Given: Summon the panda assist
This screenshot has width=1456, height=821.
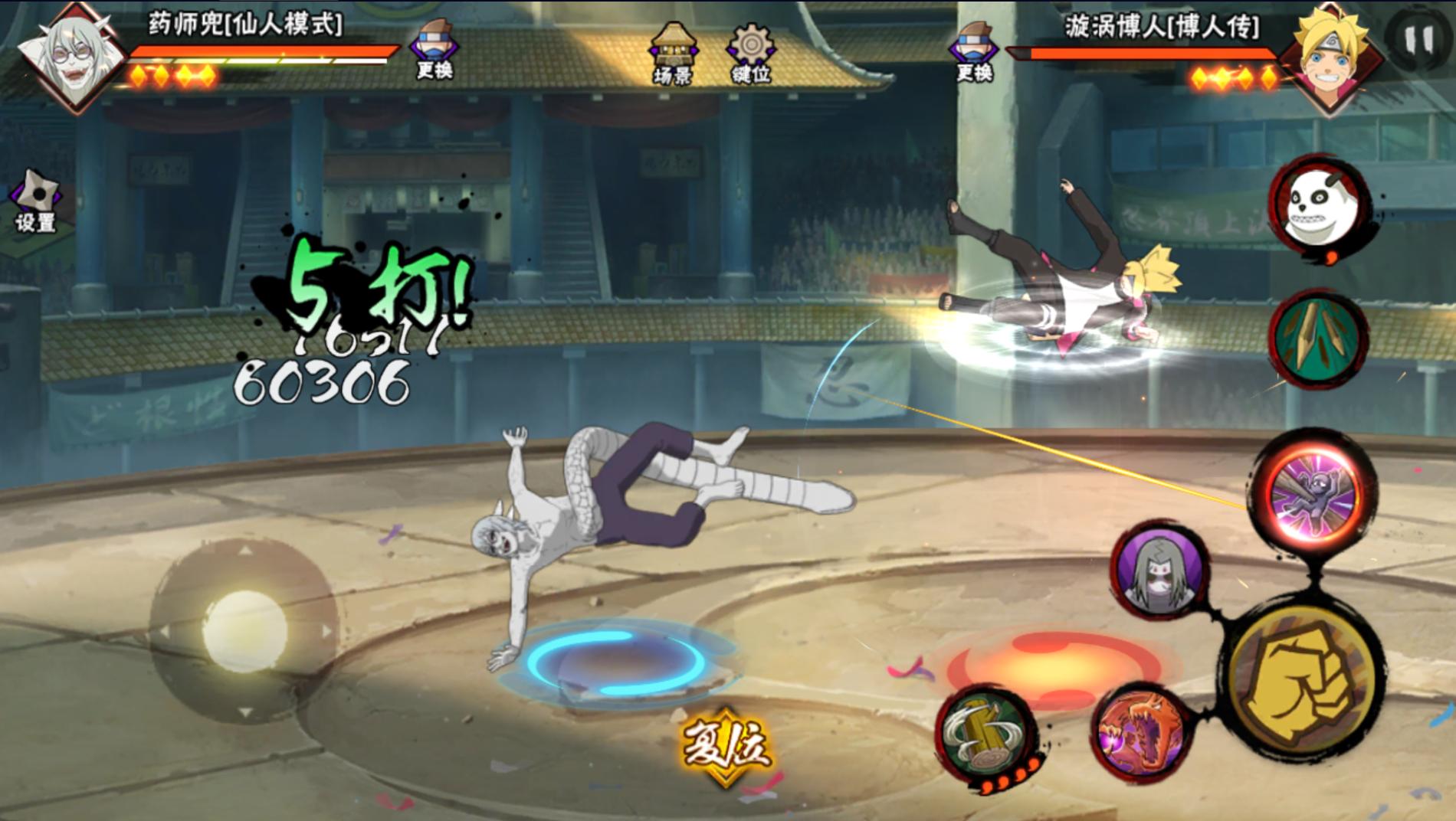Looking at the screenshot, I should 1316,204.
